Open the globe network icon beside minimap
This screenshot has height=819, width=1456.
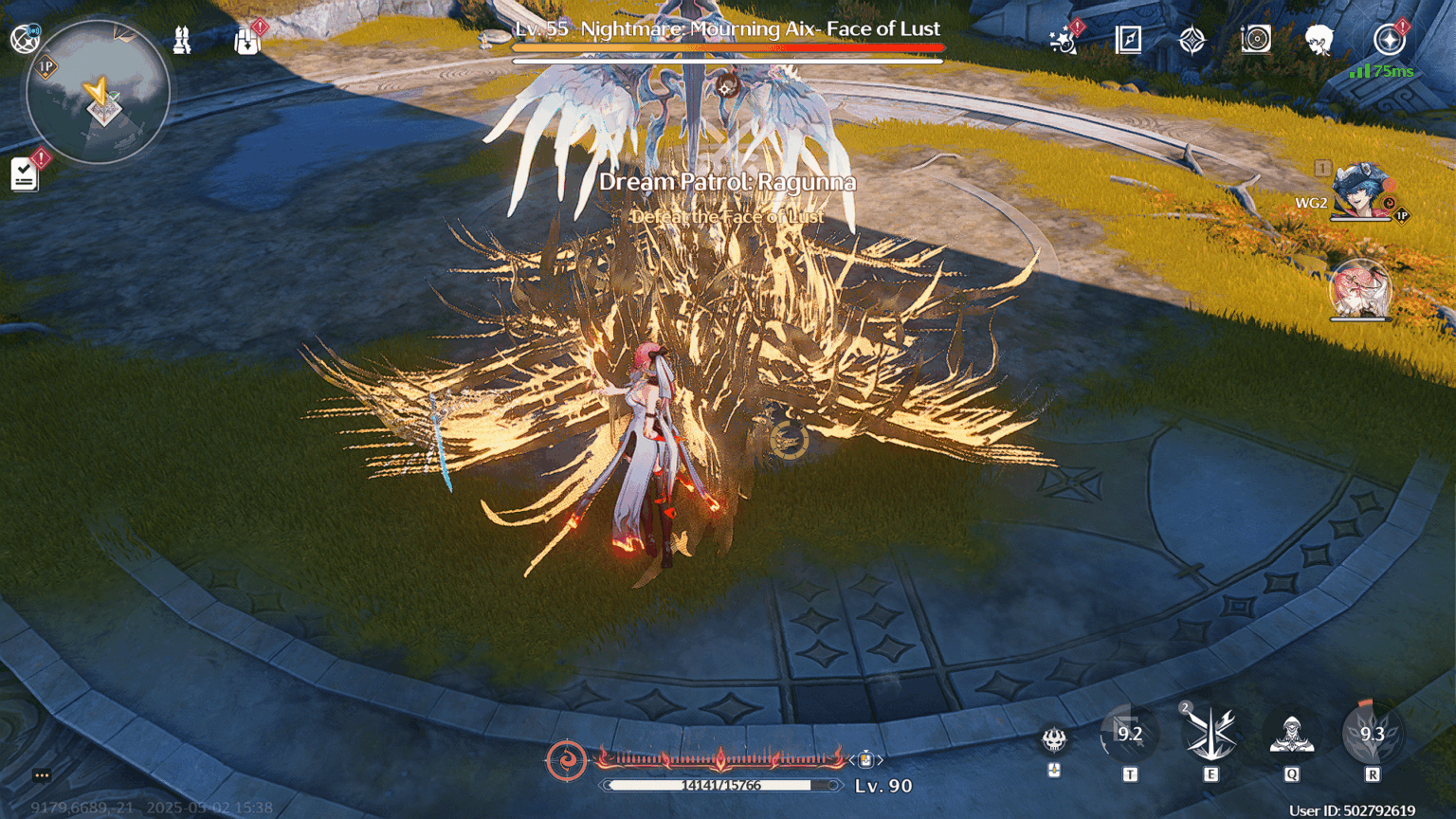(24, 39)
